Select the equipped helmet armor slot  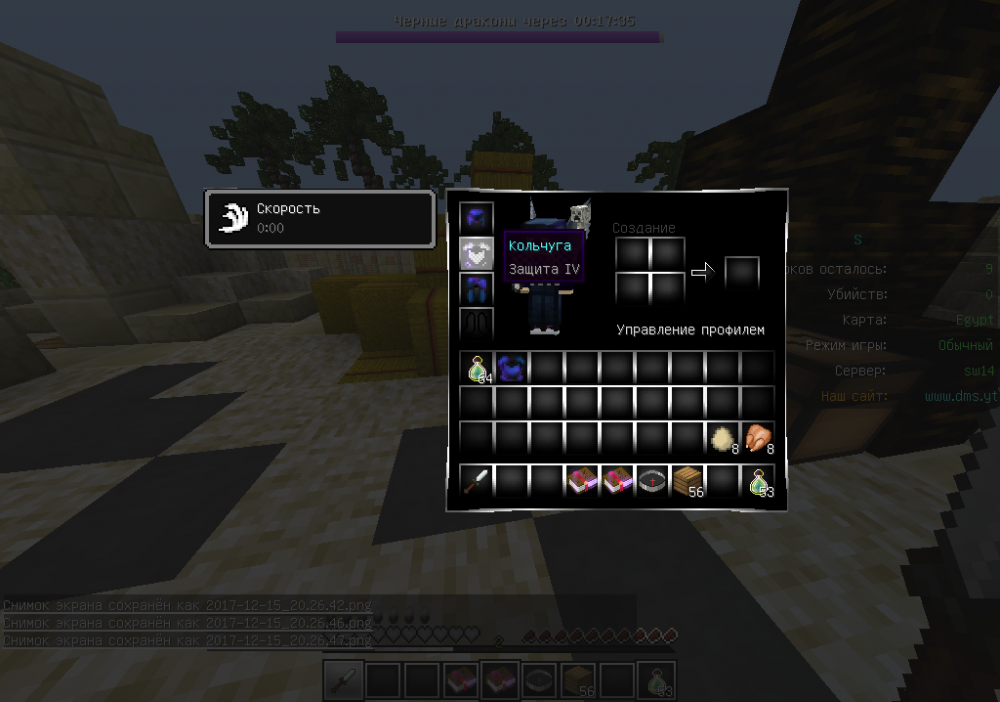476,218
